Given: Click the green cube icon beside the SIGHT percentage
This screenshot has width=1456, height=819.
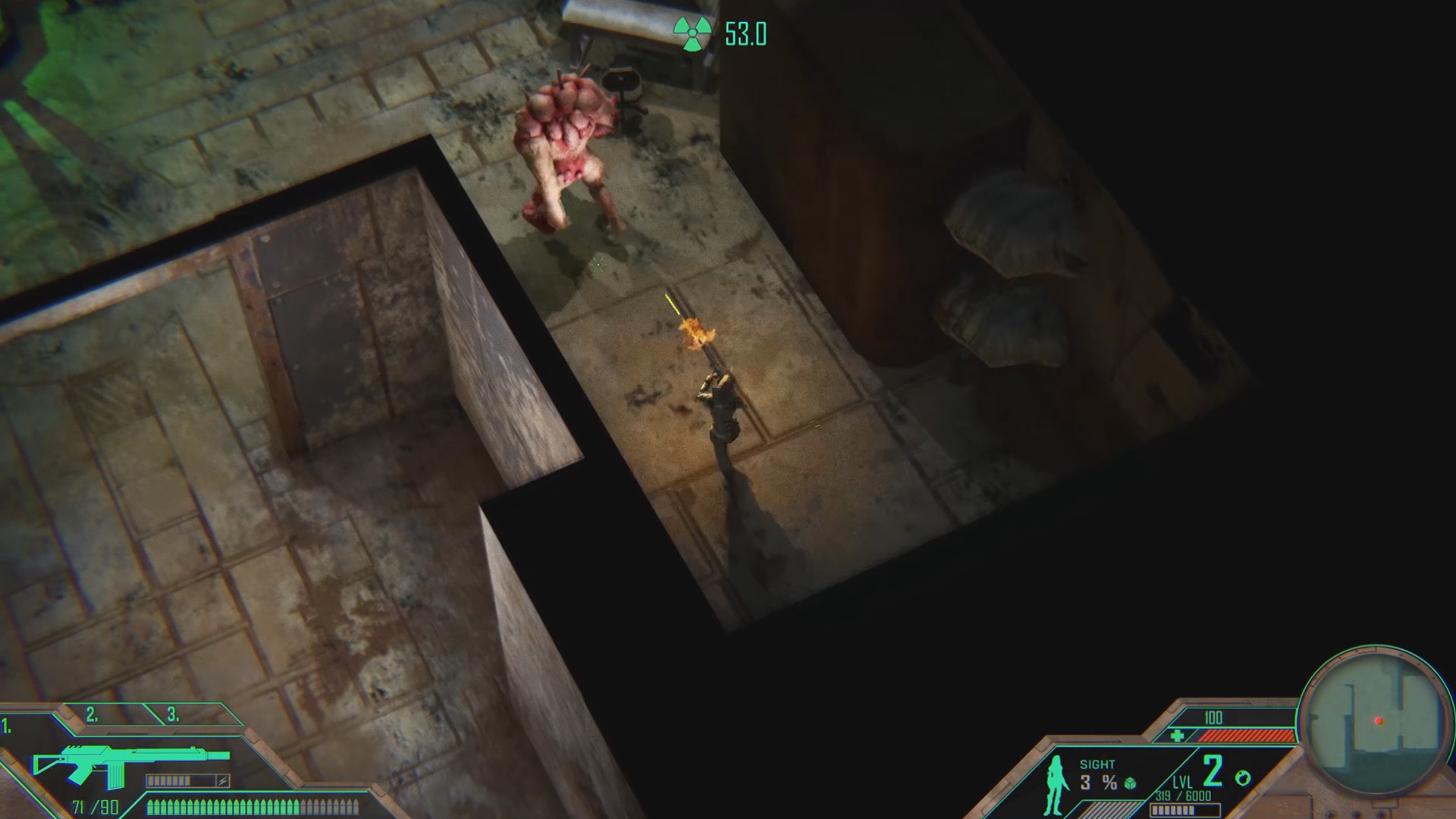Looking at the screenshot, I should click(1131, 784).
